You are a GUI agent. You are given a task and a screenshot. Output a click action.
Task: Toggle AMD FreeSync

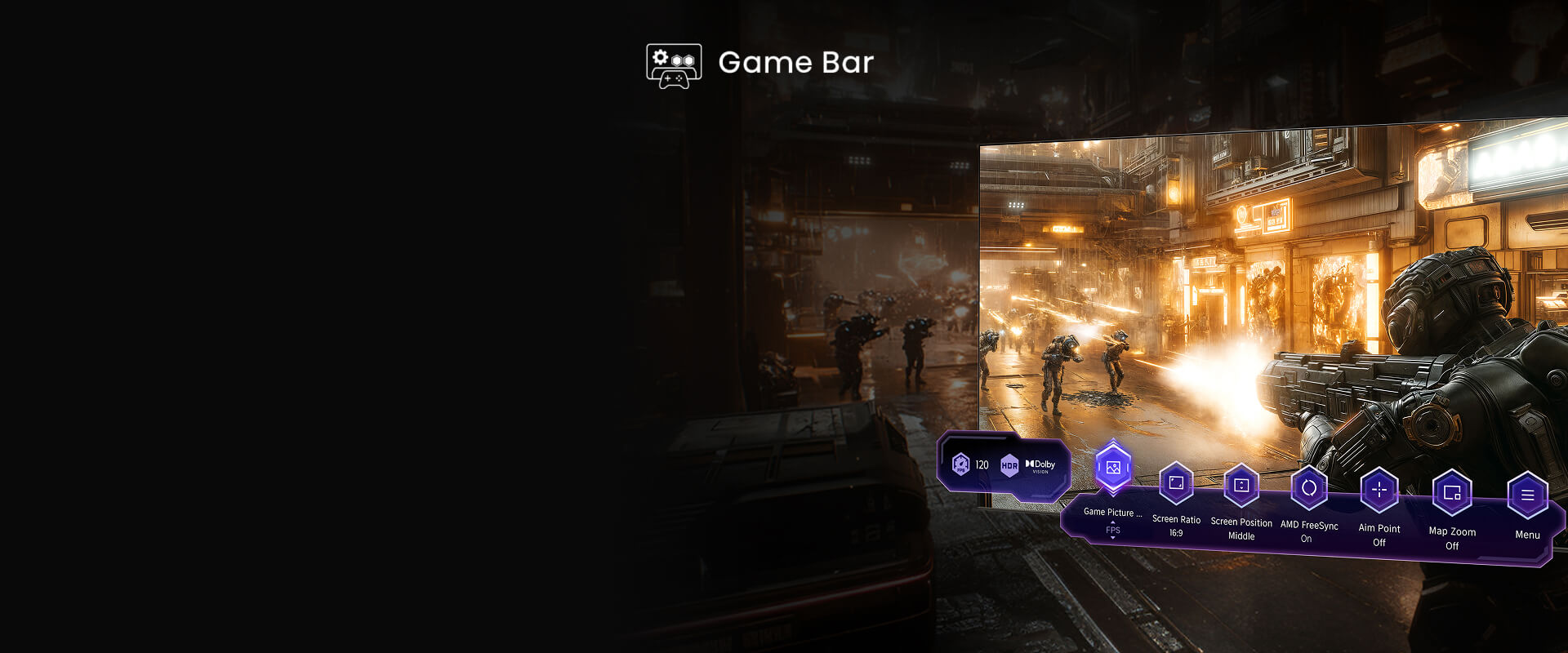(x=1309, y=488)
